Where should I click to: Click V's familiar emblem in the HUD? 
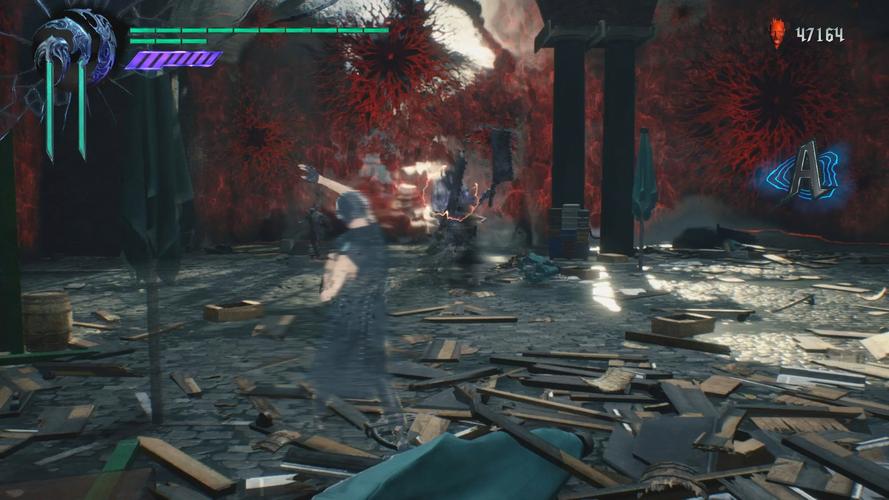pyautogui.click(x=73, y=52)
